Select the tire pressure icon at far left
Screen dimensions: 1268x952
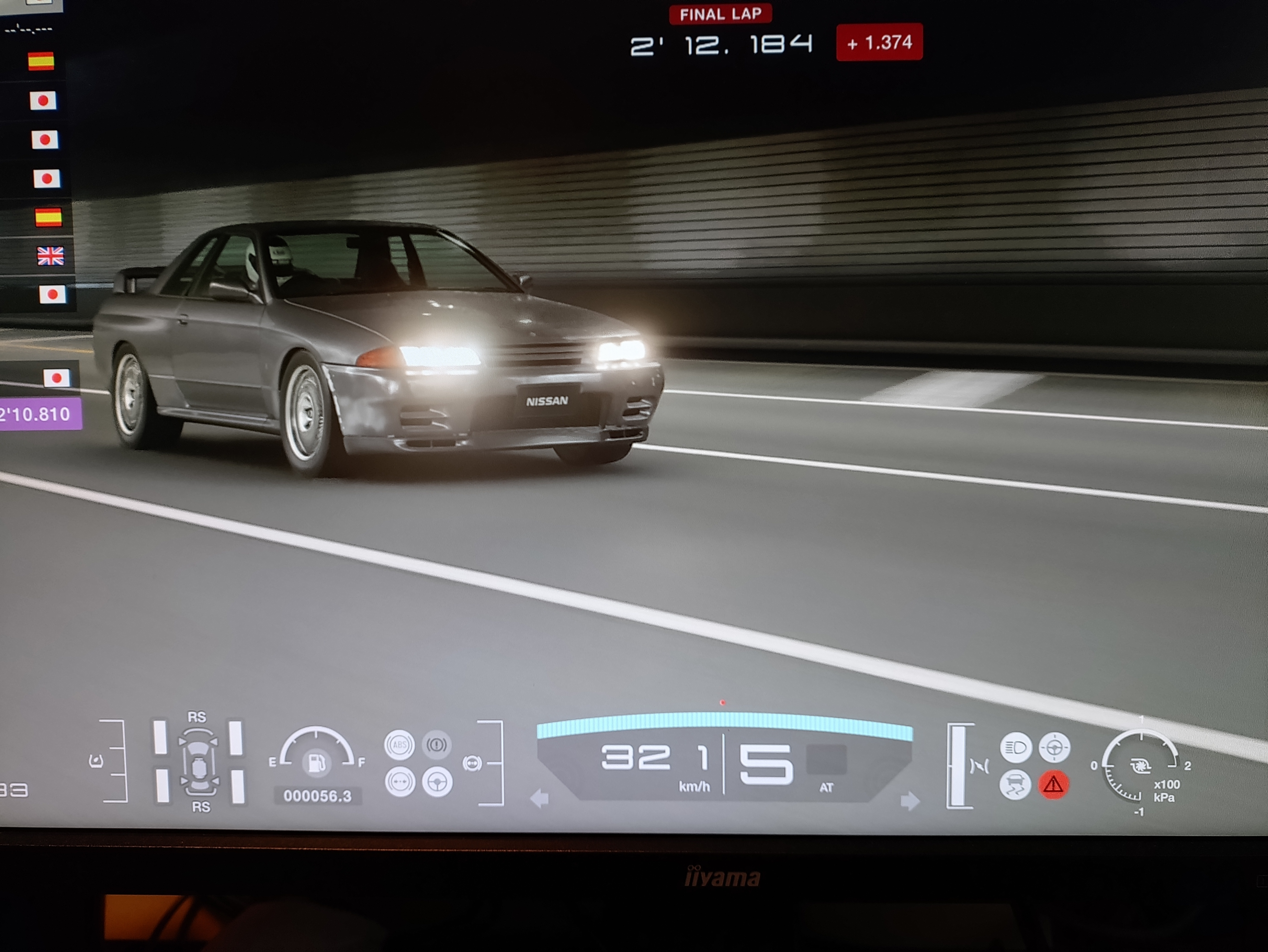pos(96,761)
